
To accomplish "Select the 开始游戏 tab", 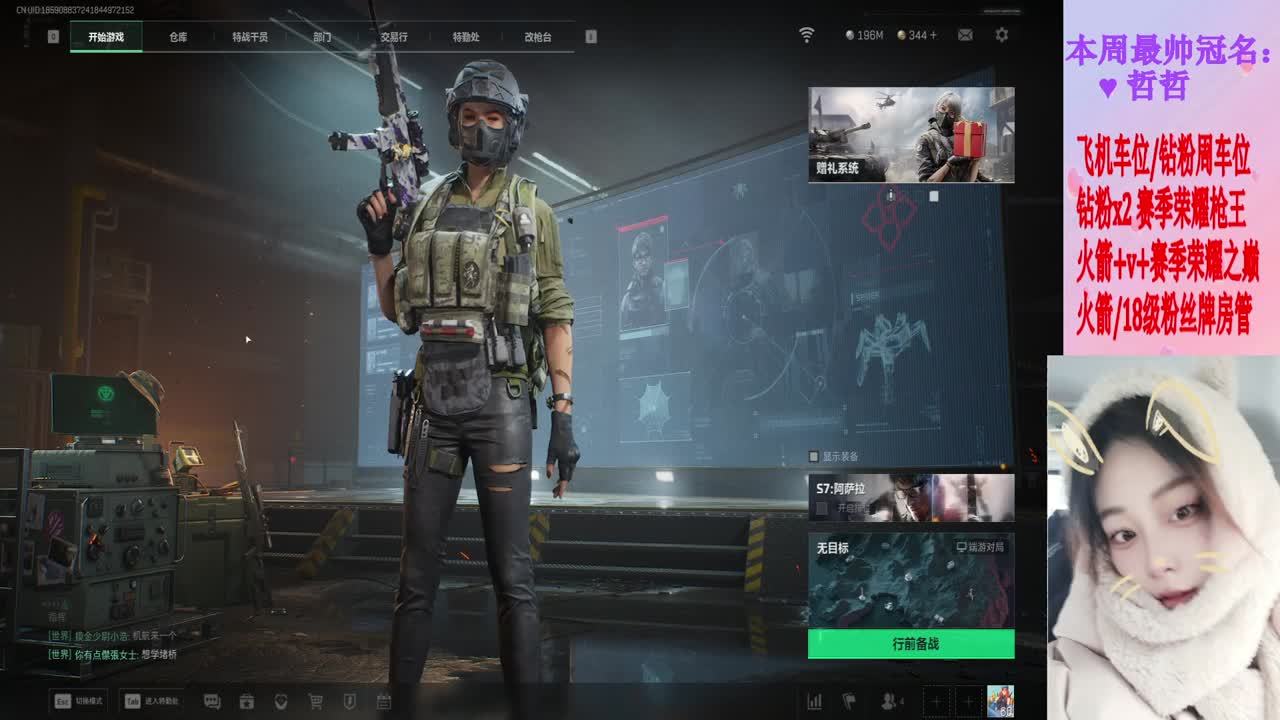I will point(106,37).
